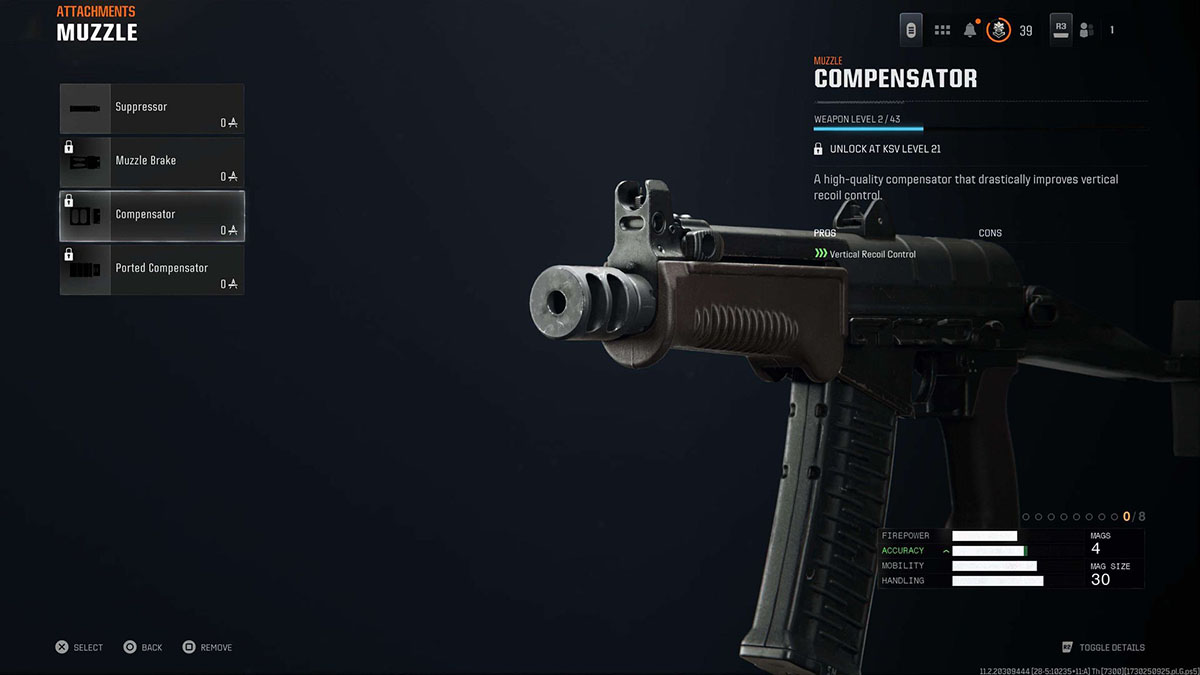Click the Toggle Details option
The height and width of the screenshot is (675, 1200).
[x=1103, y=648]
